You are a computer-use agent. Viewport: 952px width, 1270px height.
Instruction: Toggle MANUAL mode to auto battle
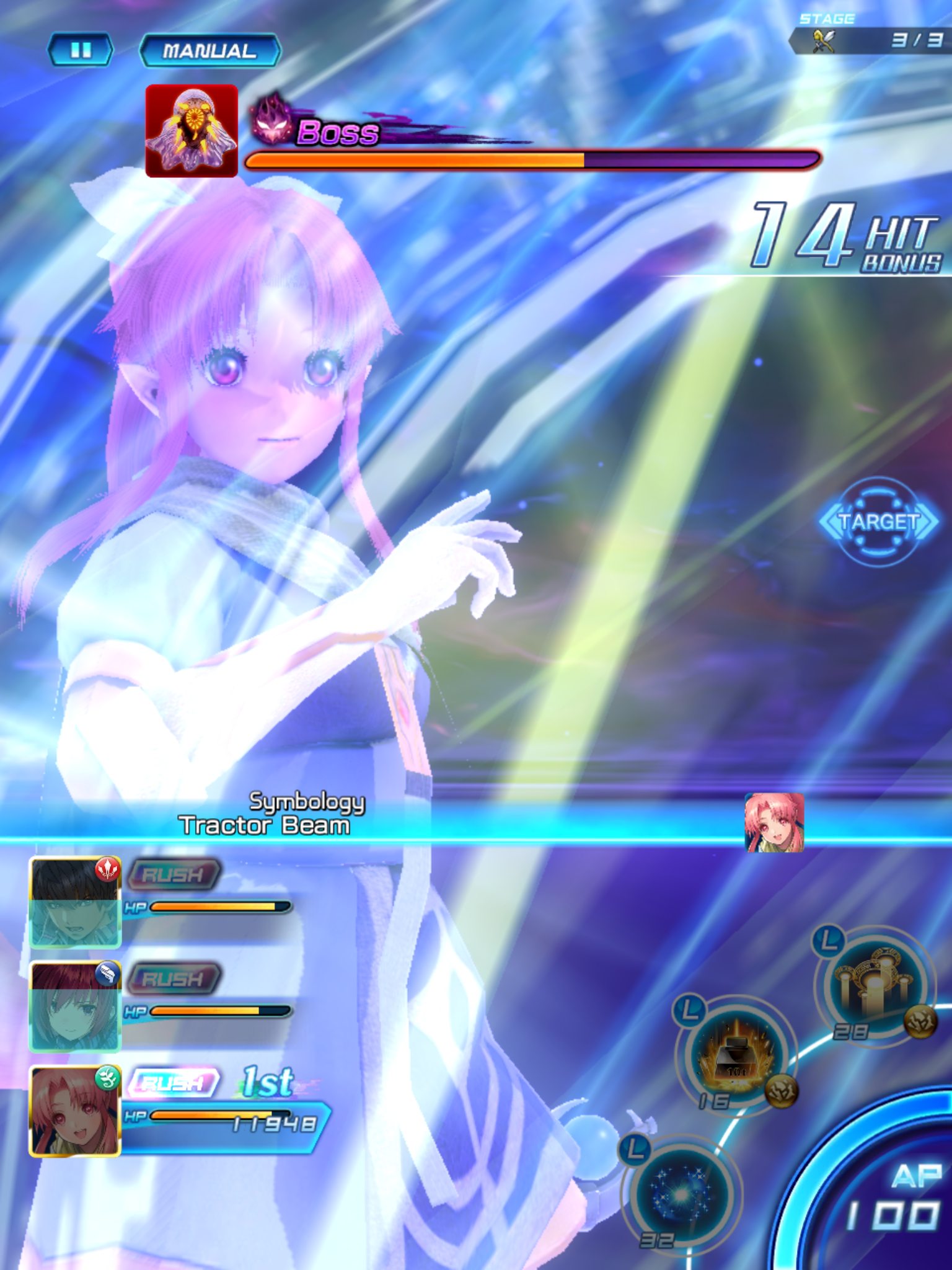tap(209, 51)
